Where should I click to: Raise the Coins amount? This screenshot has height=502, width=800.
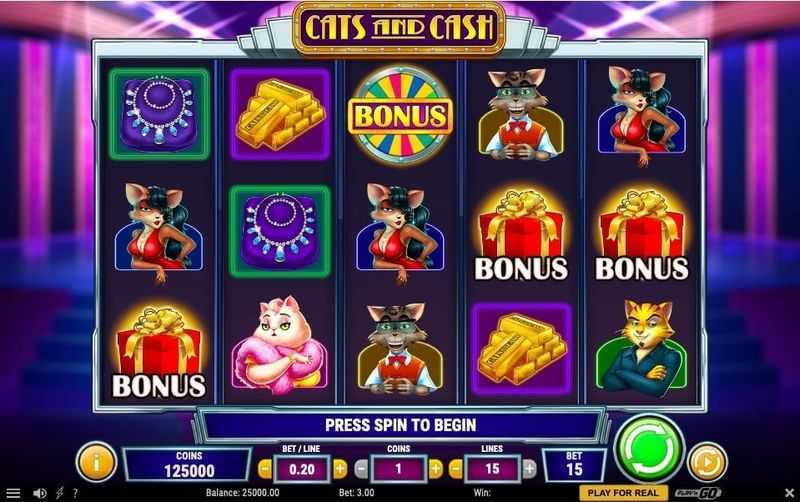436,466
